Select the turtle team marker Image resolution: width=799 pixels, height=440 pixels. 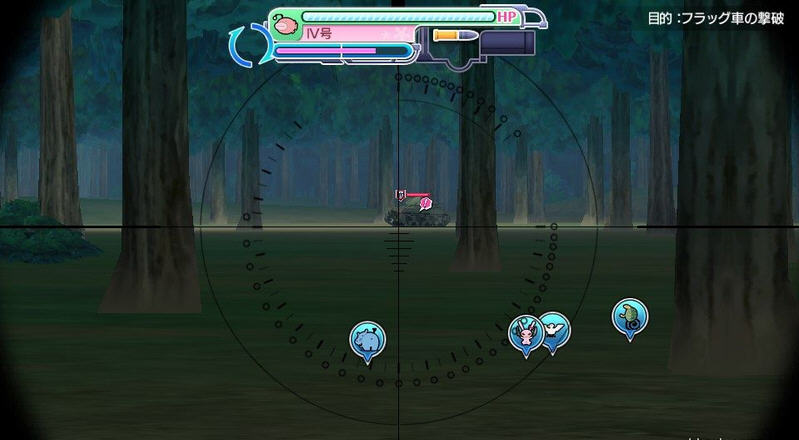[x=629, y=316]
